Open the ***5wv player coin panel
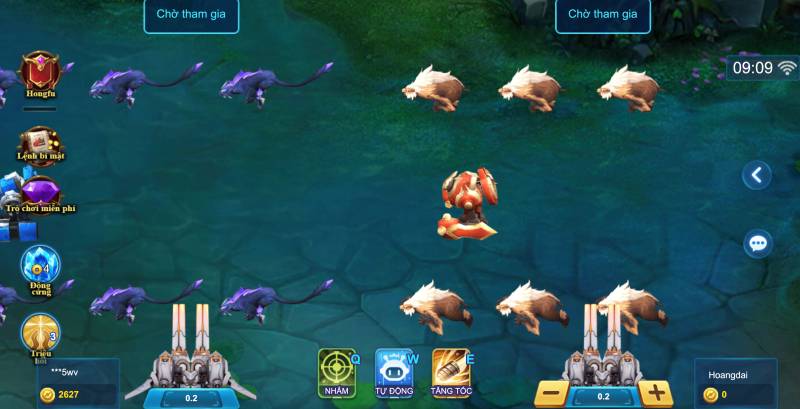The height and width of the screenshot is (409, 800). pyautogui.click(x=78, y=384)
